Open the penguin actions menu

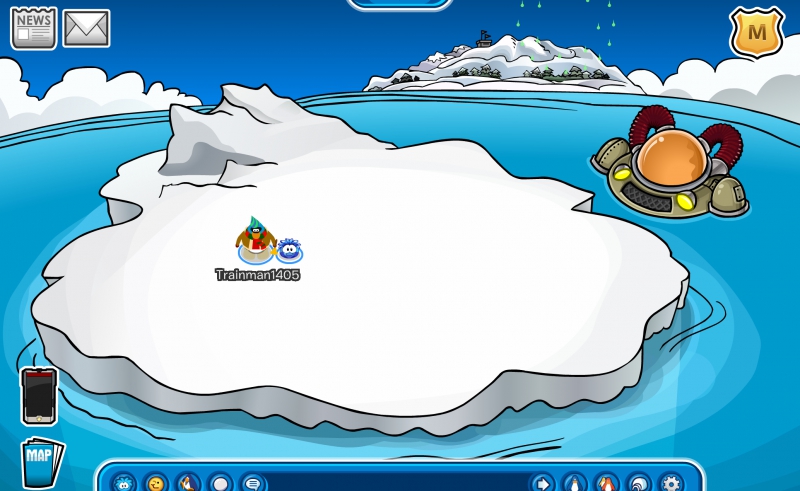pyautogui.click(x=188, y=483)
